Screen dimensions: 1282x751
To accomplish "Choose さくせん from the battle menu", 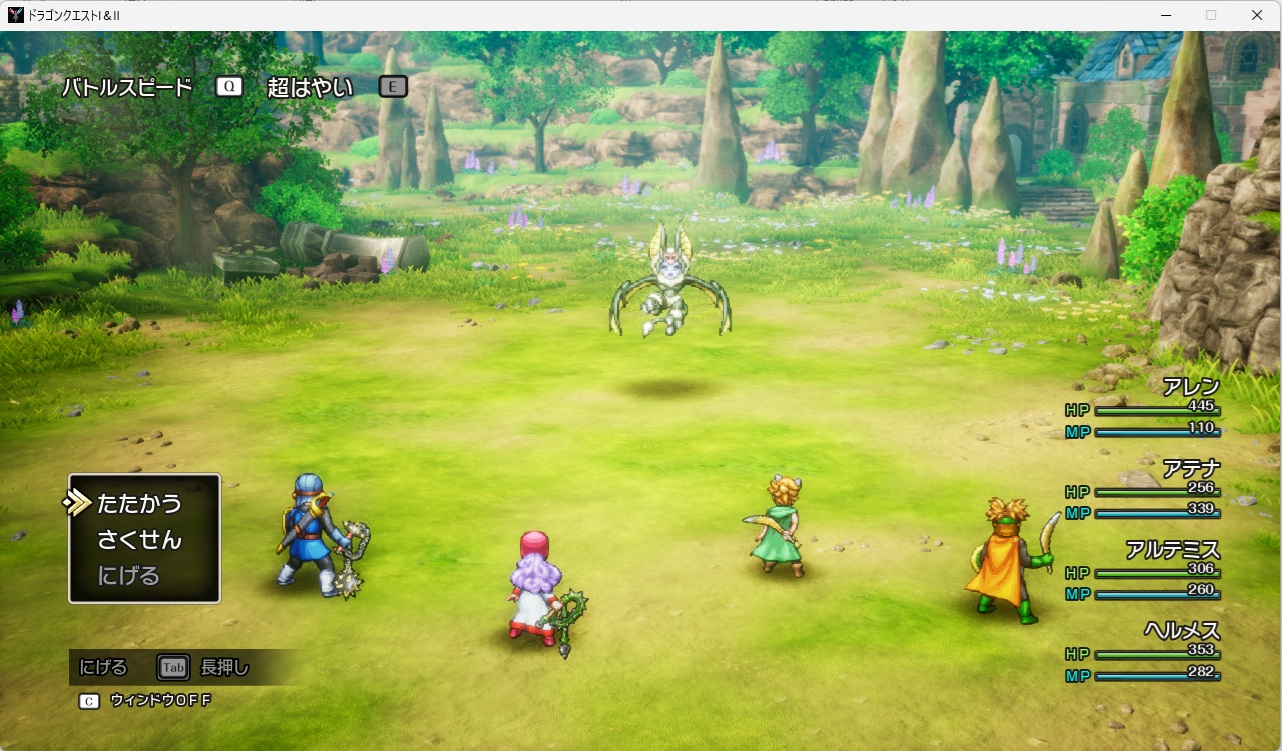I will click(139, 540).
